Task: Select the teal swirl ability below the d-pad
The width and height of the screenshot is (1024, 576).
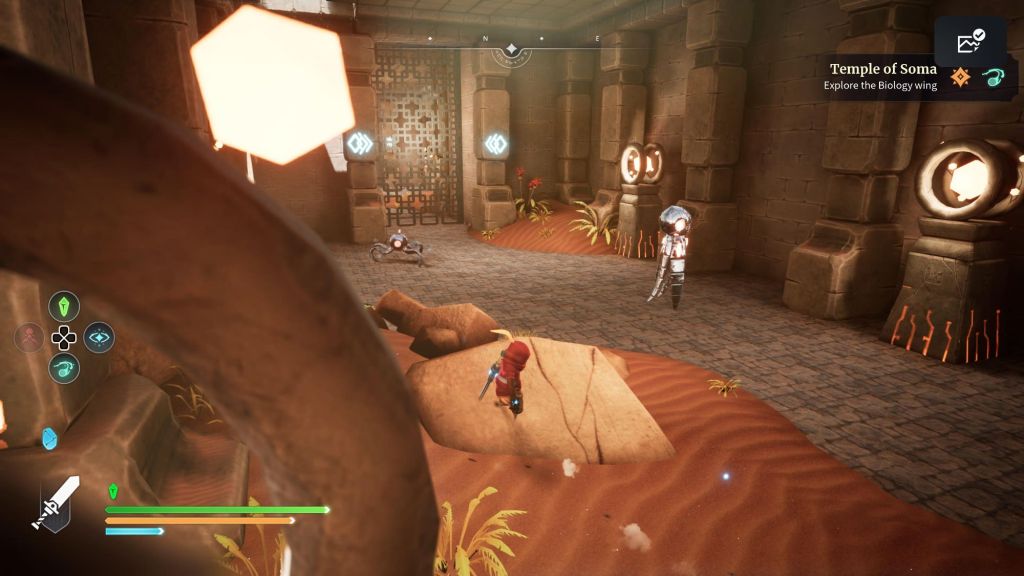Action: (x=64, y=368)
